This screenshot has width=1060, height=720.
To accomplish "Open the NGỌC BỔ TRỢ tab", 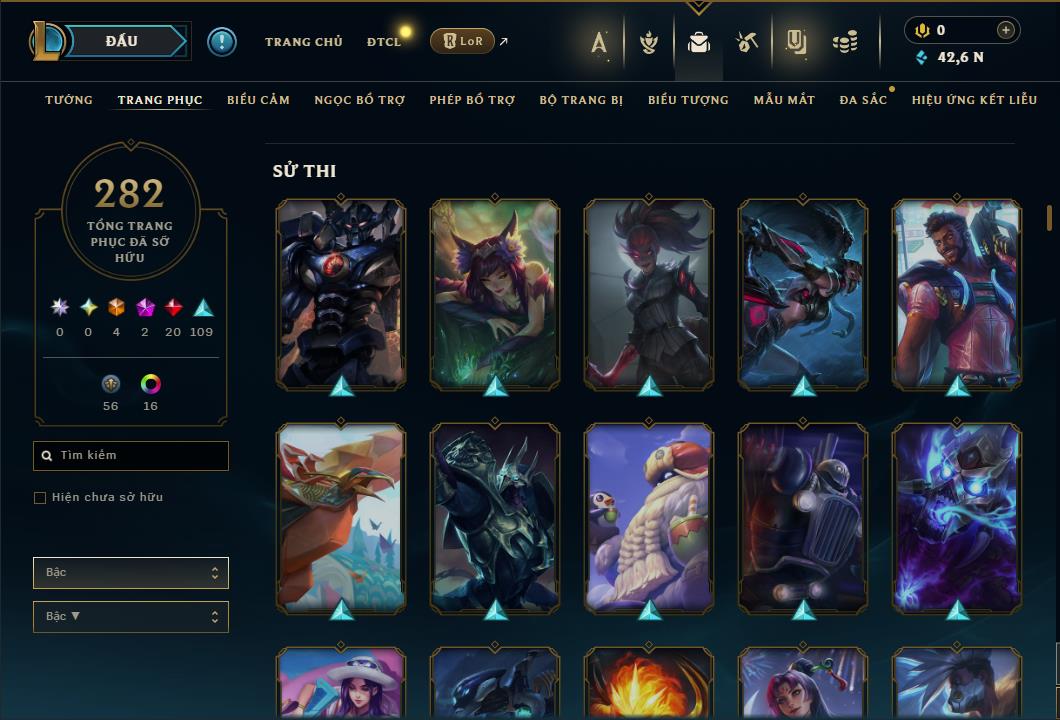I will (359, 100).
